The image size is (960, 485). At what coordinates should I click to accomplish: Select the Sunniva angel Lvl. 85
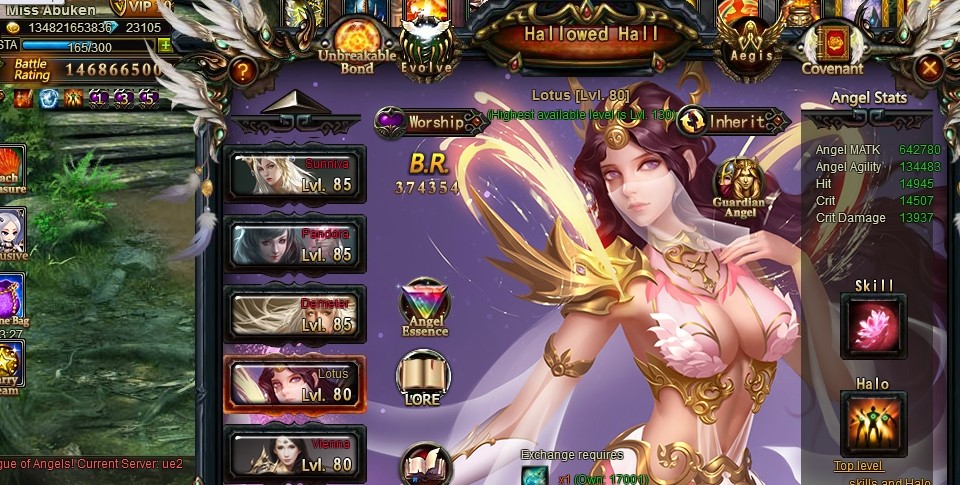[295, 174]
